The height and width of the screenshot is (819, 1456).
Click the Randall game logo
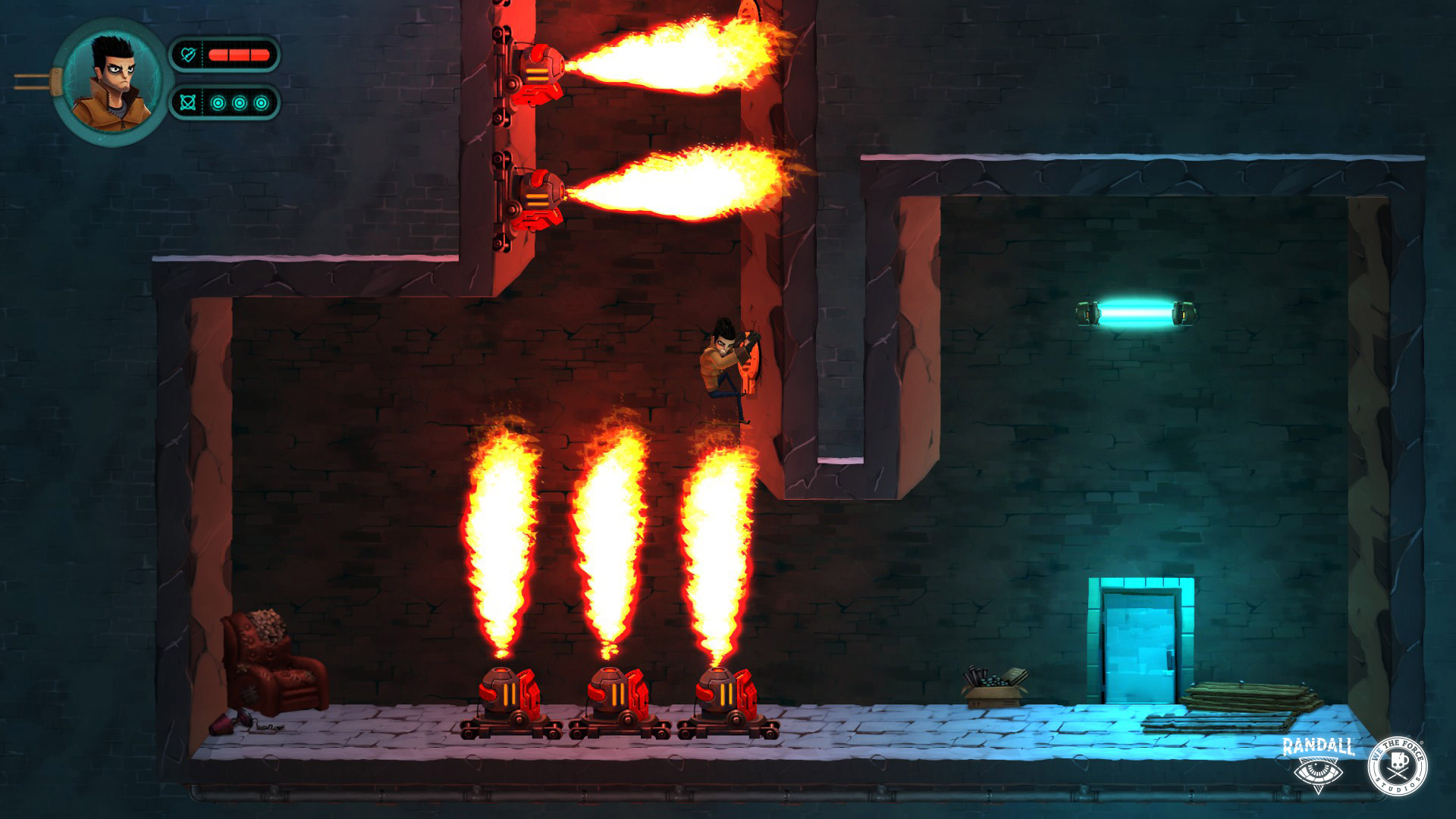[1318, 763]
